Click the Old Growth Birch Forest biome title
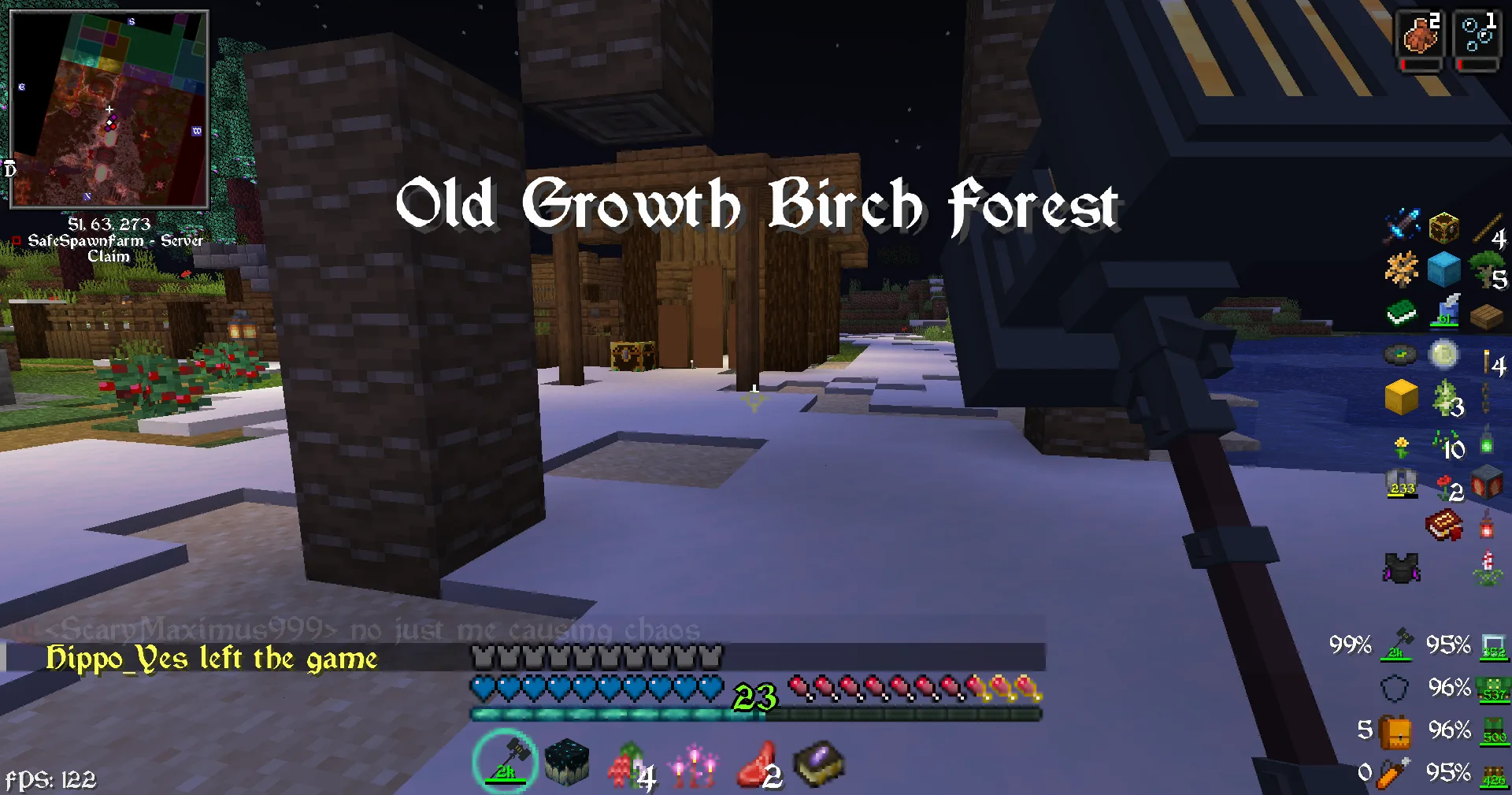1512x795 pixels. click(x=756, y=206)
